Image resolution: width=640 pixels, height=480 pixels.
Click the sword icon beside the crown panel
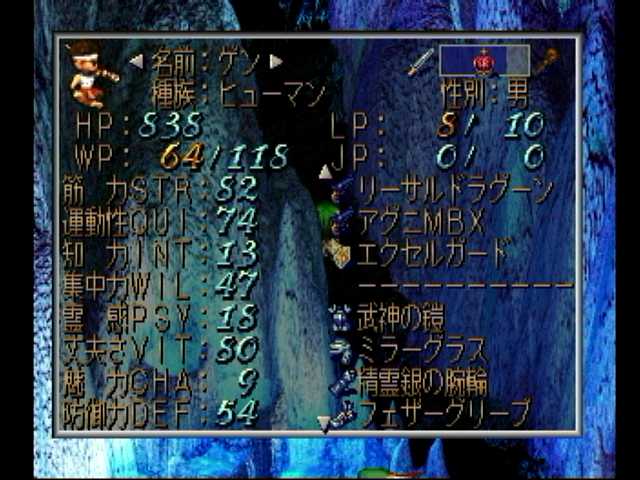pyautogui.click(x=419, y=62)
